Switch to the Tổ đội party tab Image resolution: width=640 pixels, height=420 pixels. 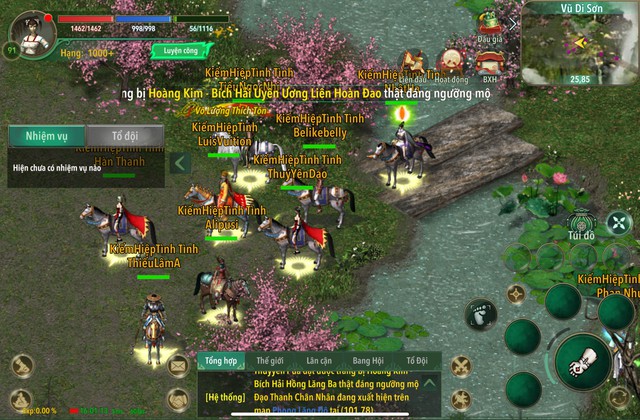point(124,137)
